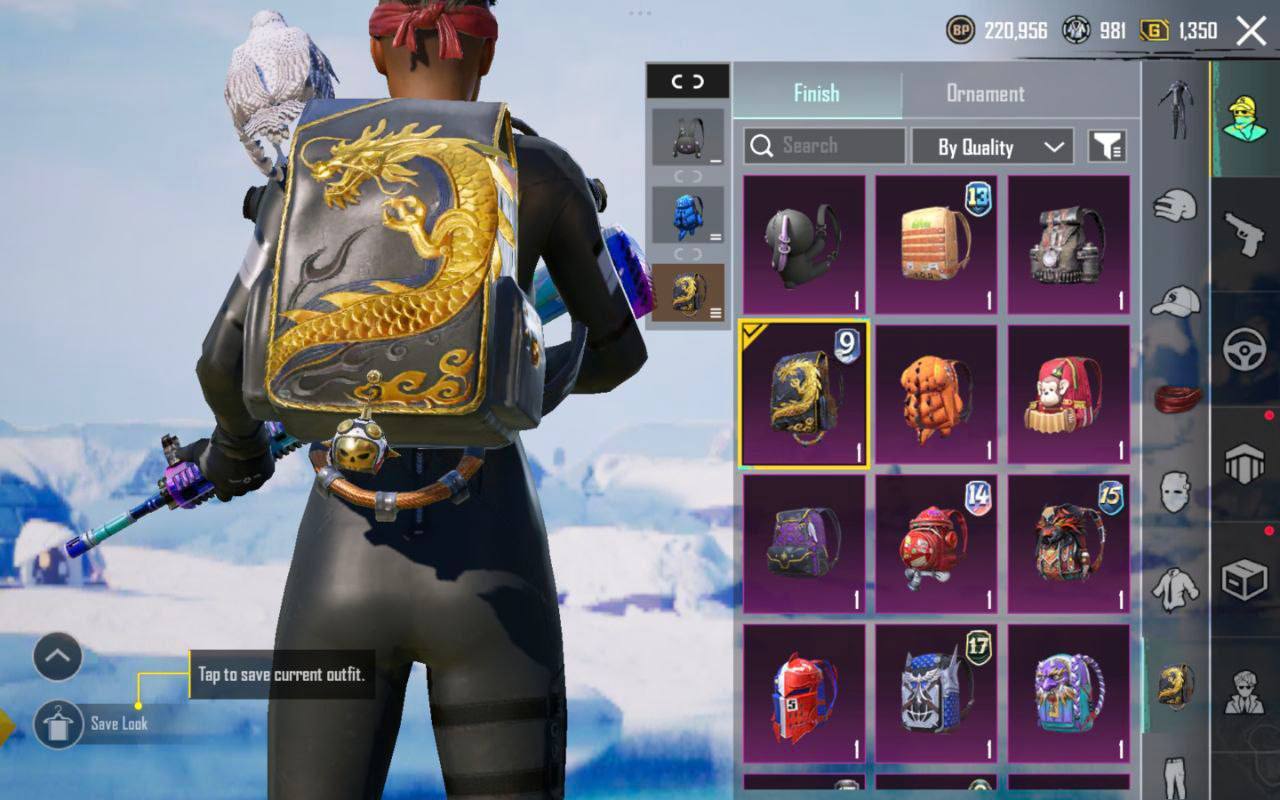
Task: Open the steering wheel vehicles category
Action: point(1245,350)
